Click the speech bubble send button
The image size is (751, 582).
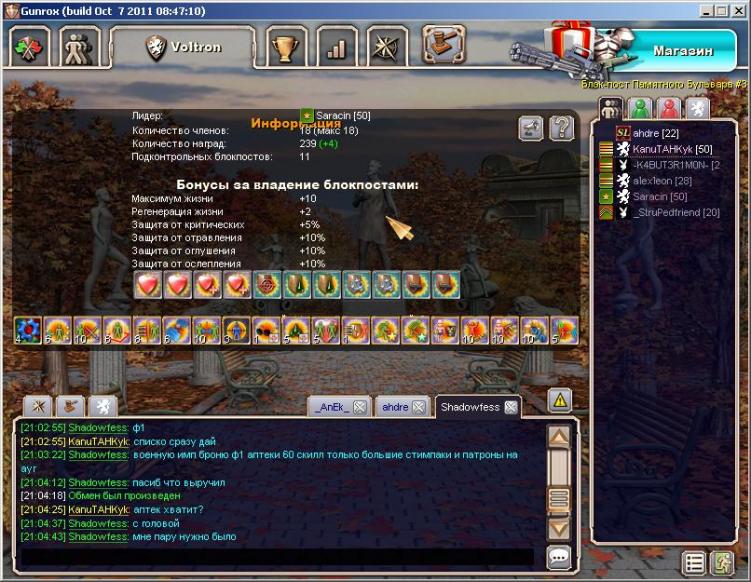click(560, 558)
